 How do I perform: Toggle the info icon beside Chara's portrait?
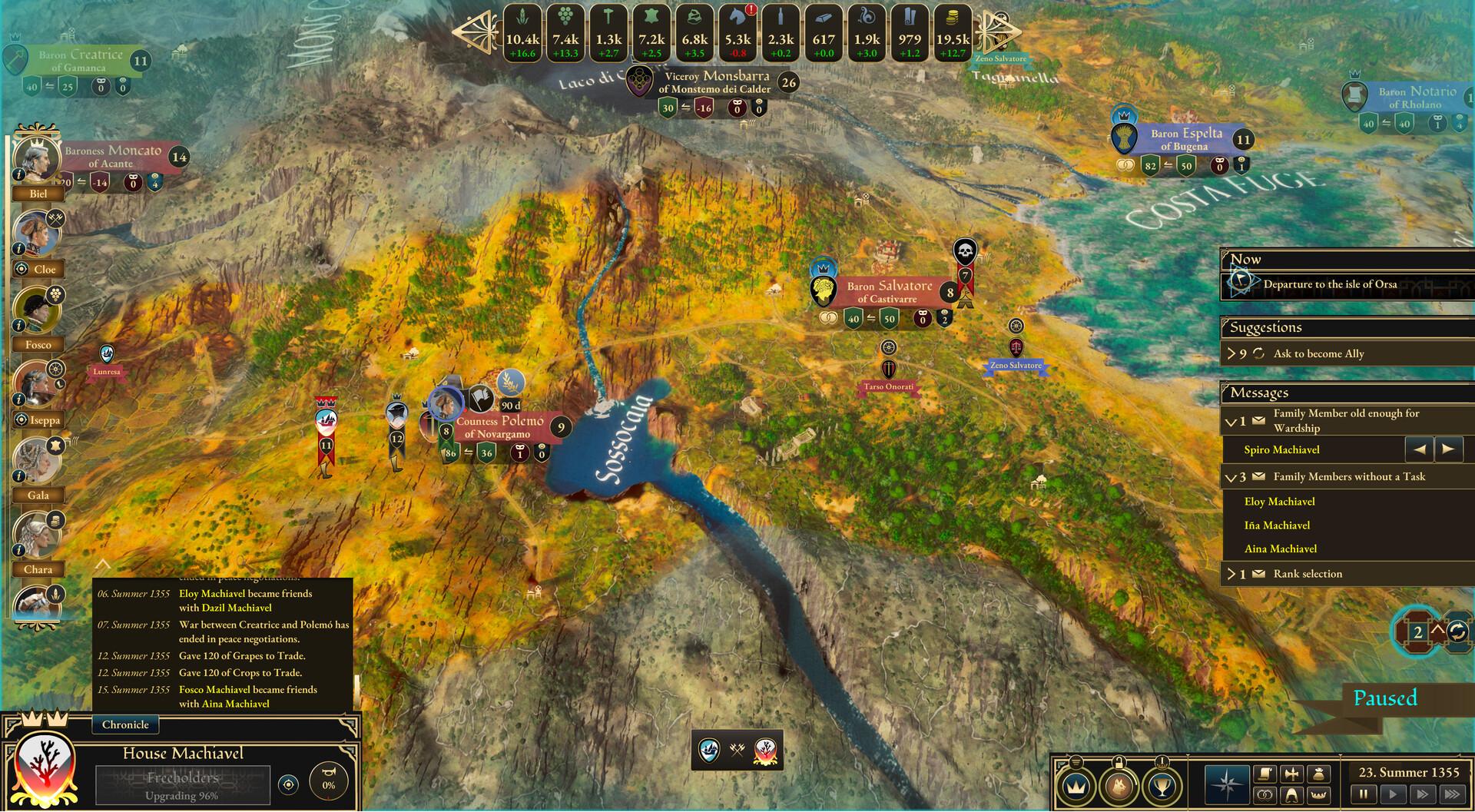coord(19,551)
